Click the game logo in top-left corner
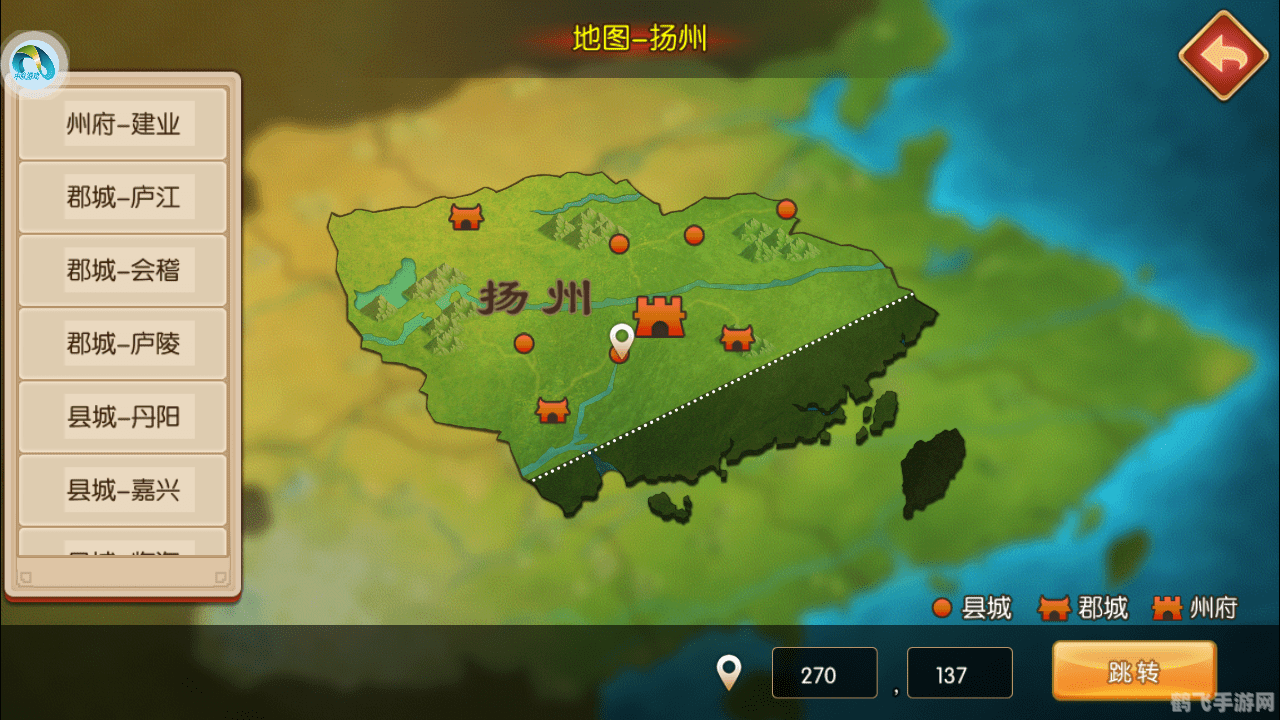1280x720 pixels. click(34, 60)
